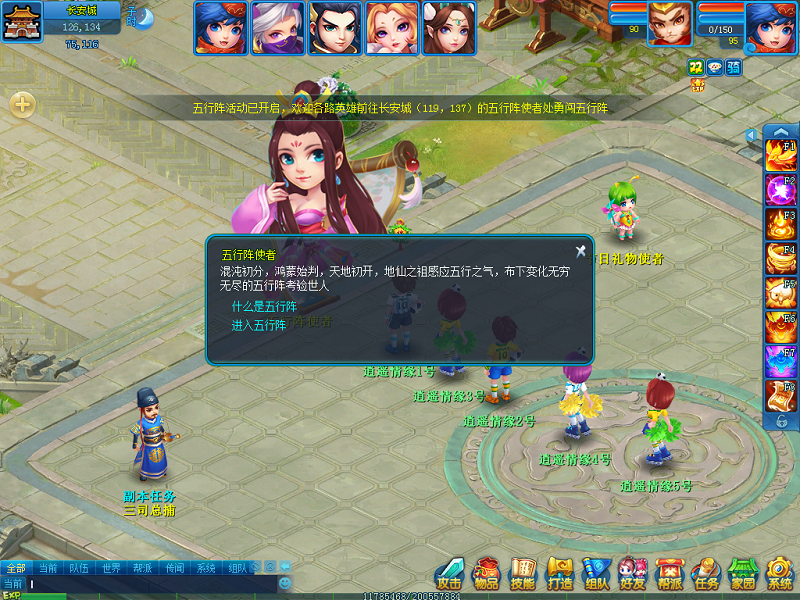Choose the 什么是五行阵 dialogue option

point(264,307)
